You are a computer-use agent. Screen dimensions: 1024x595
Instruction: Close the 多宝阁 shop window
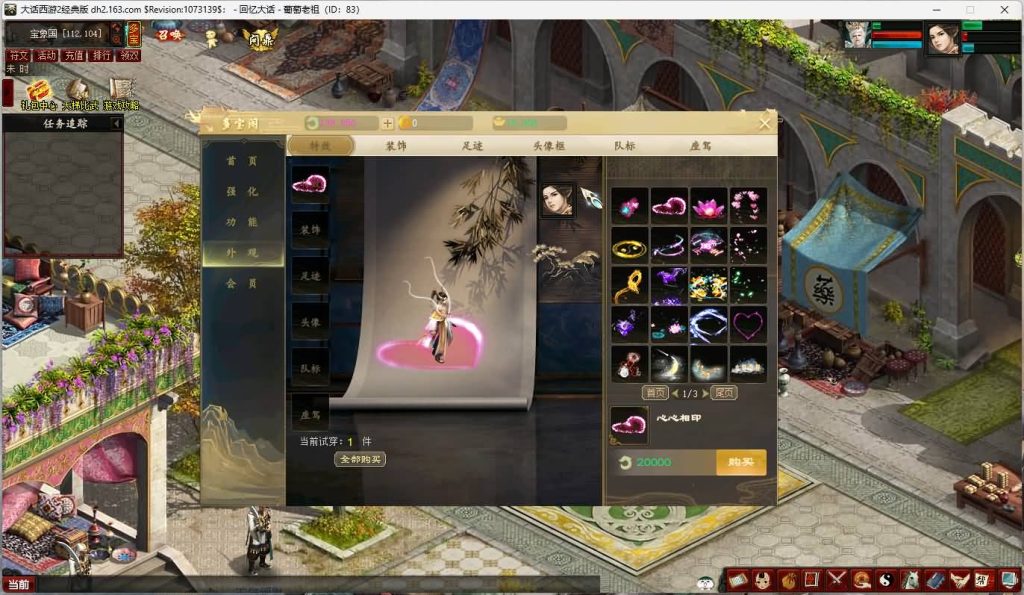click(x=765, y=123)
